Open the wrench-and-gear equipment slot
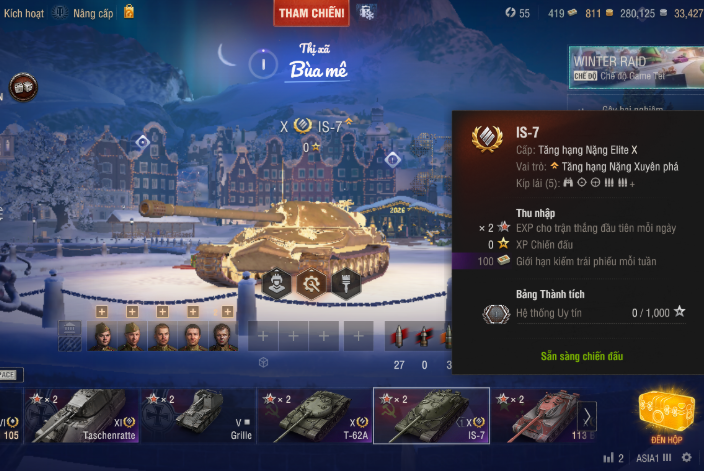The height and width of the screenshot is (471, 704). pos(312,283)
